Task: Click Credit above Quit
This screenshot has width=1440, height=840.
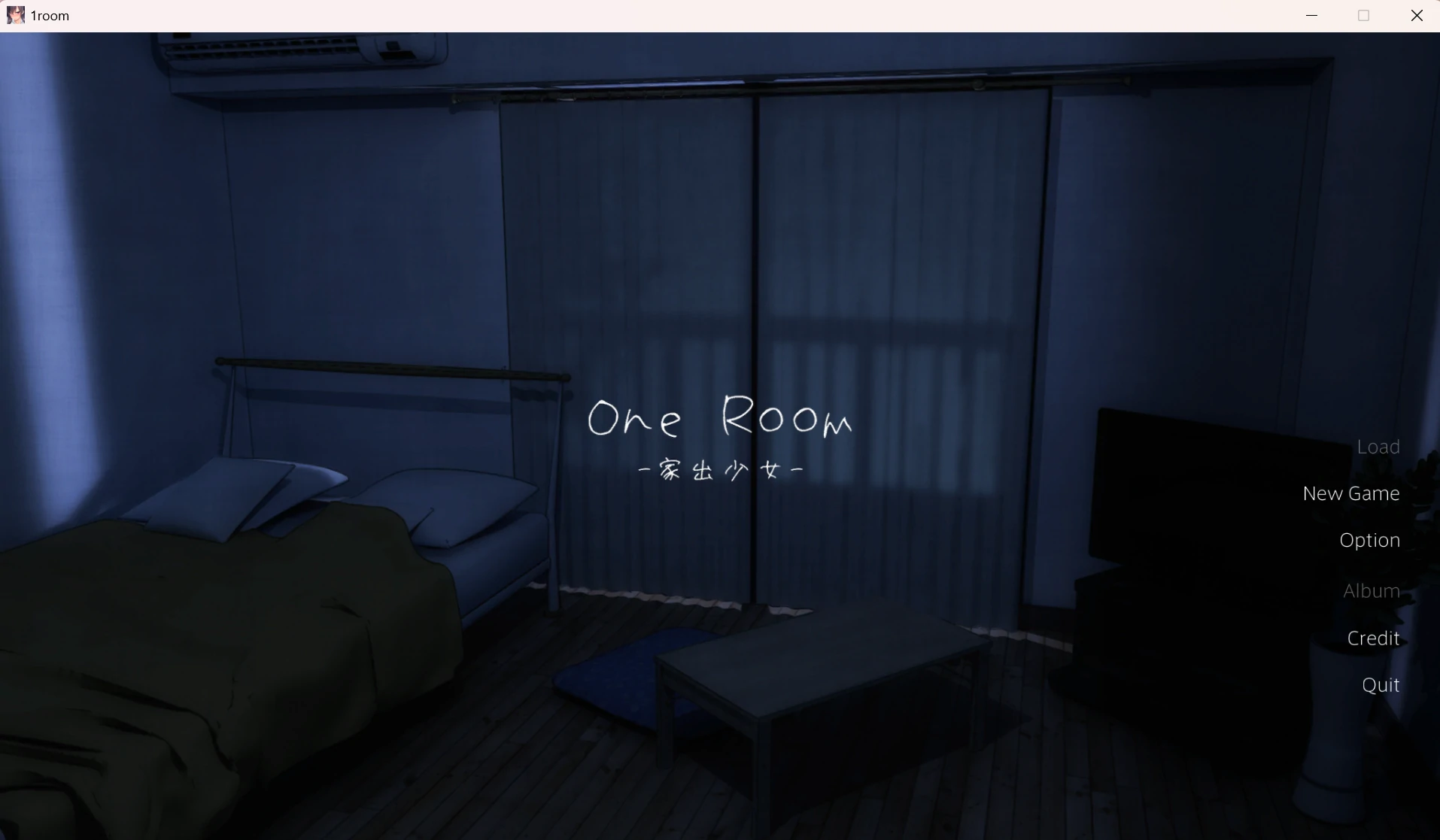Action: (1373, 638)
